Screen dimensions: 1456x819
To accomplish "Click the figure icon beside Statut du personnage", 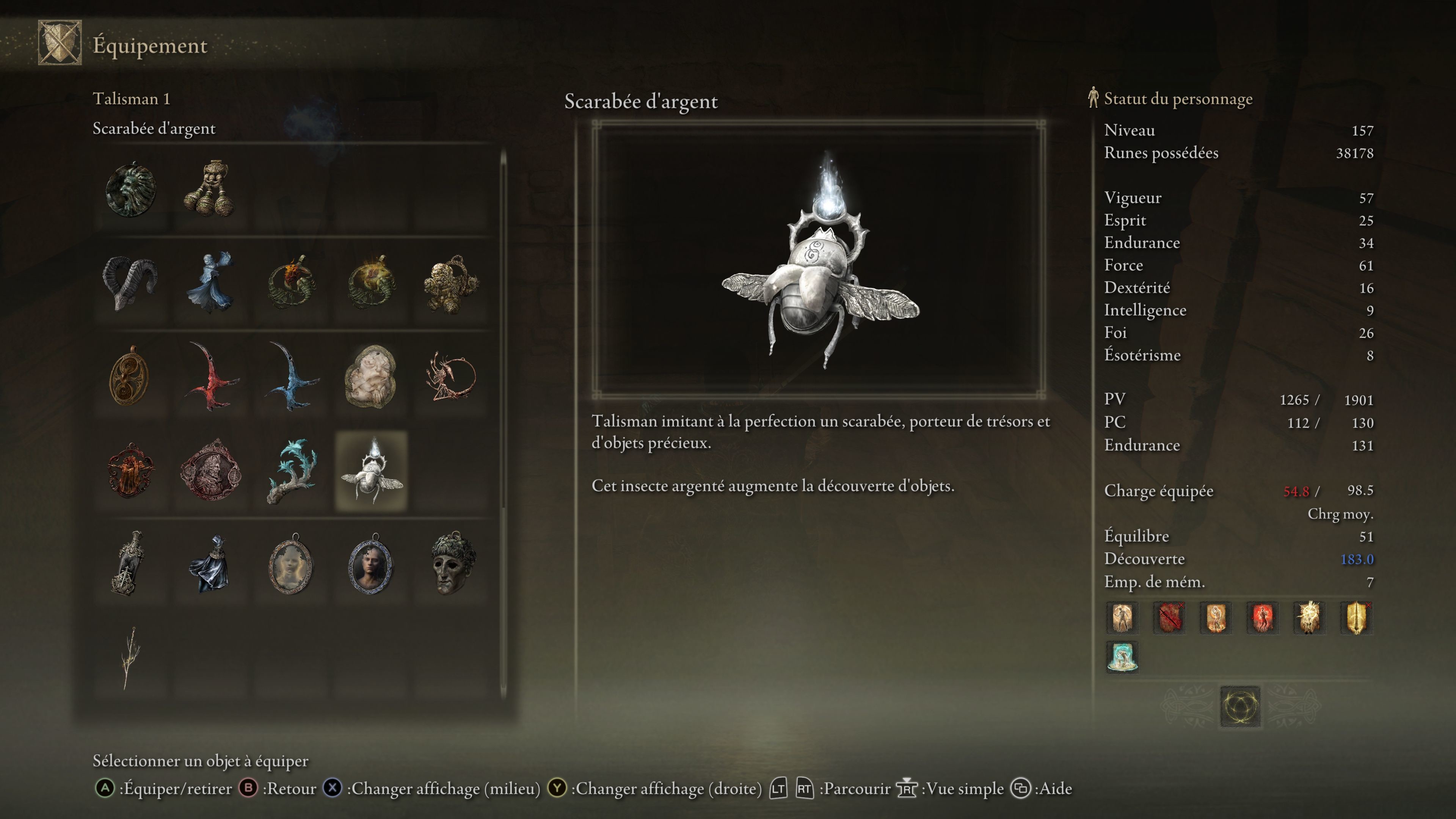I will [x=1093, y=98].
